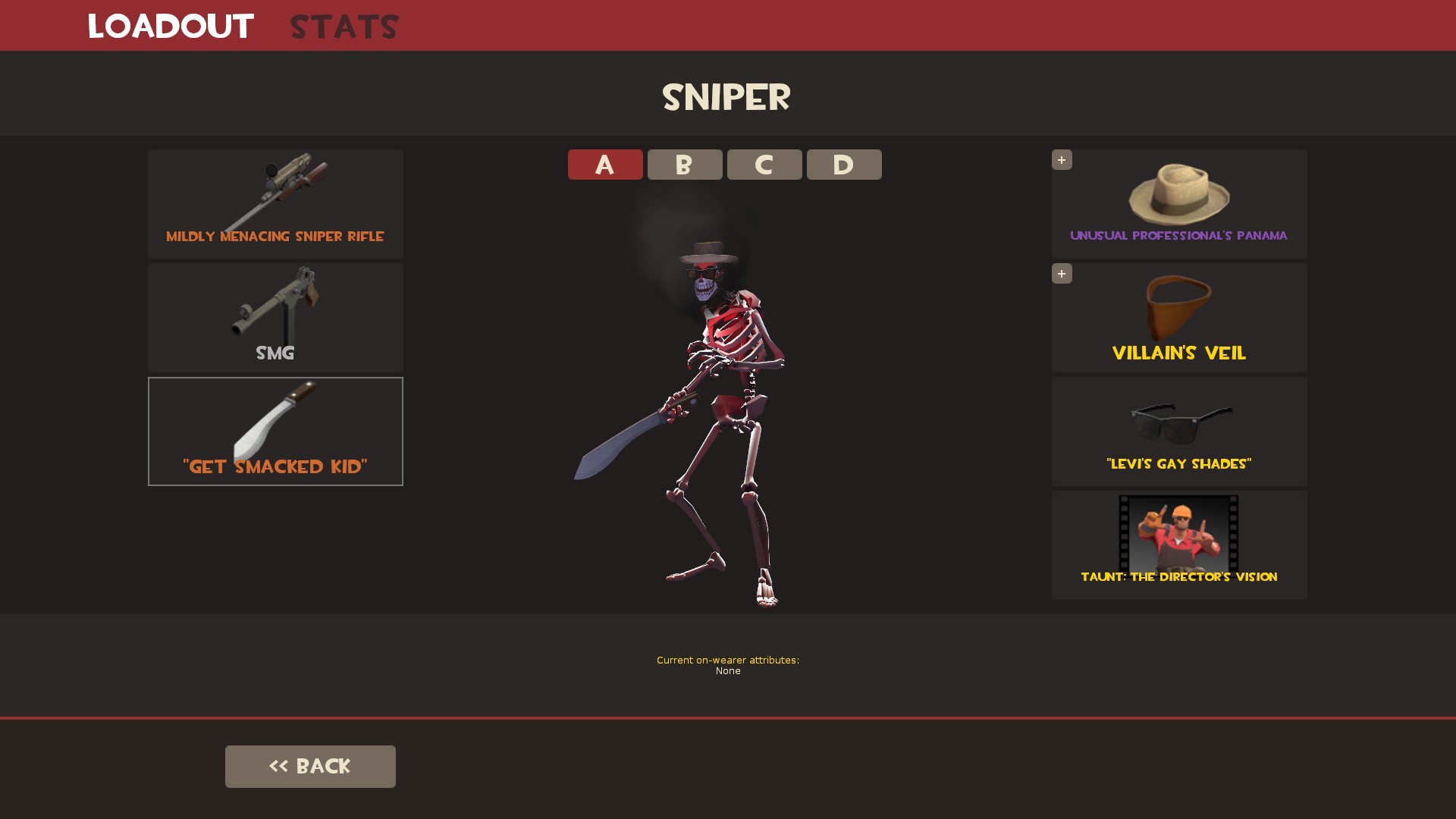Click the Back button

[310, 766]
